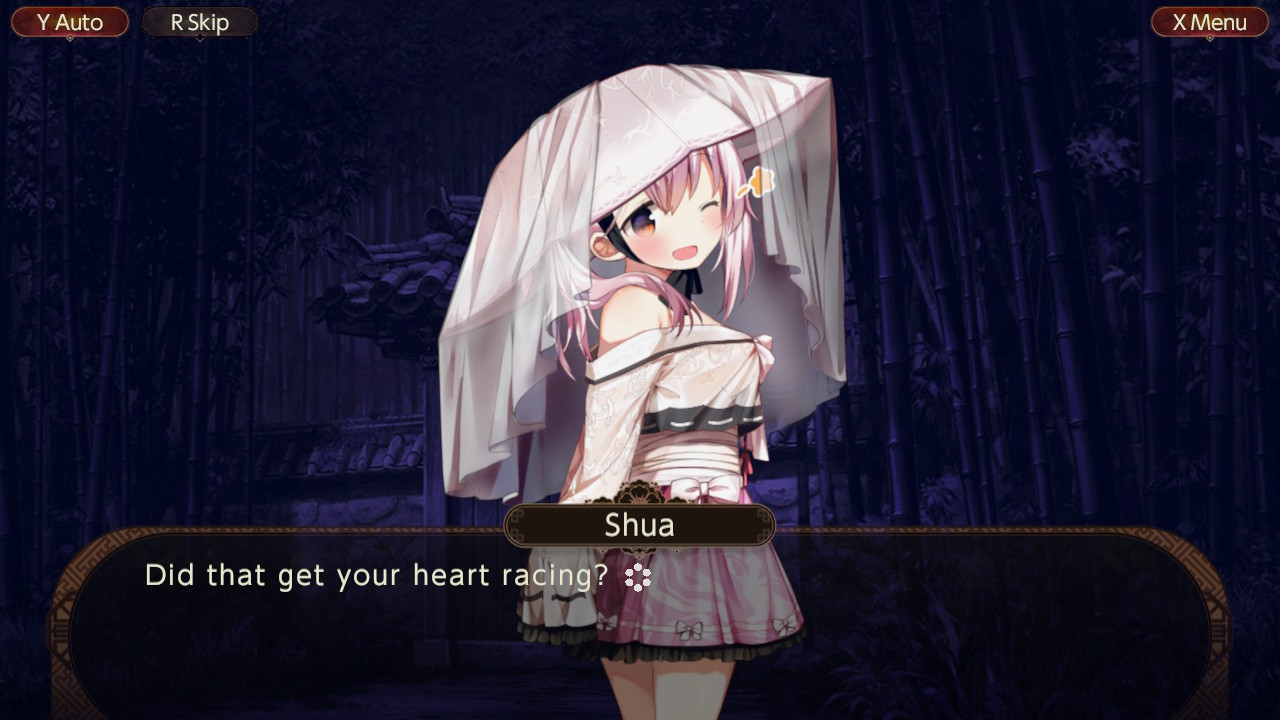Click the left ornament of the name plate
This screenshot has width=1280, height=720.
515,524
